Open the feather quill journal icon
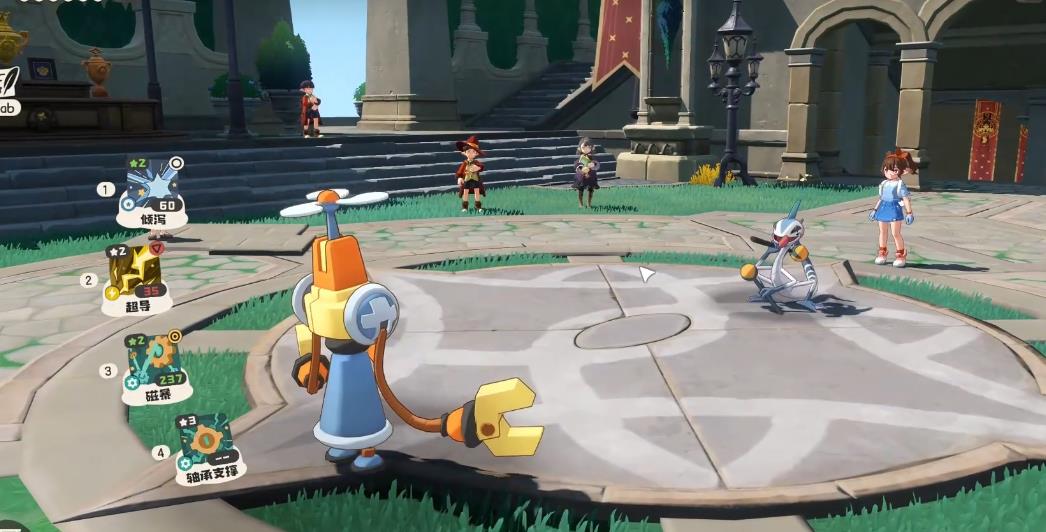The height and width of the screenshot is (532, 1046). click(x=8, y=82)
